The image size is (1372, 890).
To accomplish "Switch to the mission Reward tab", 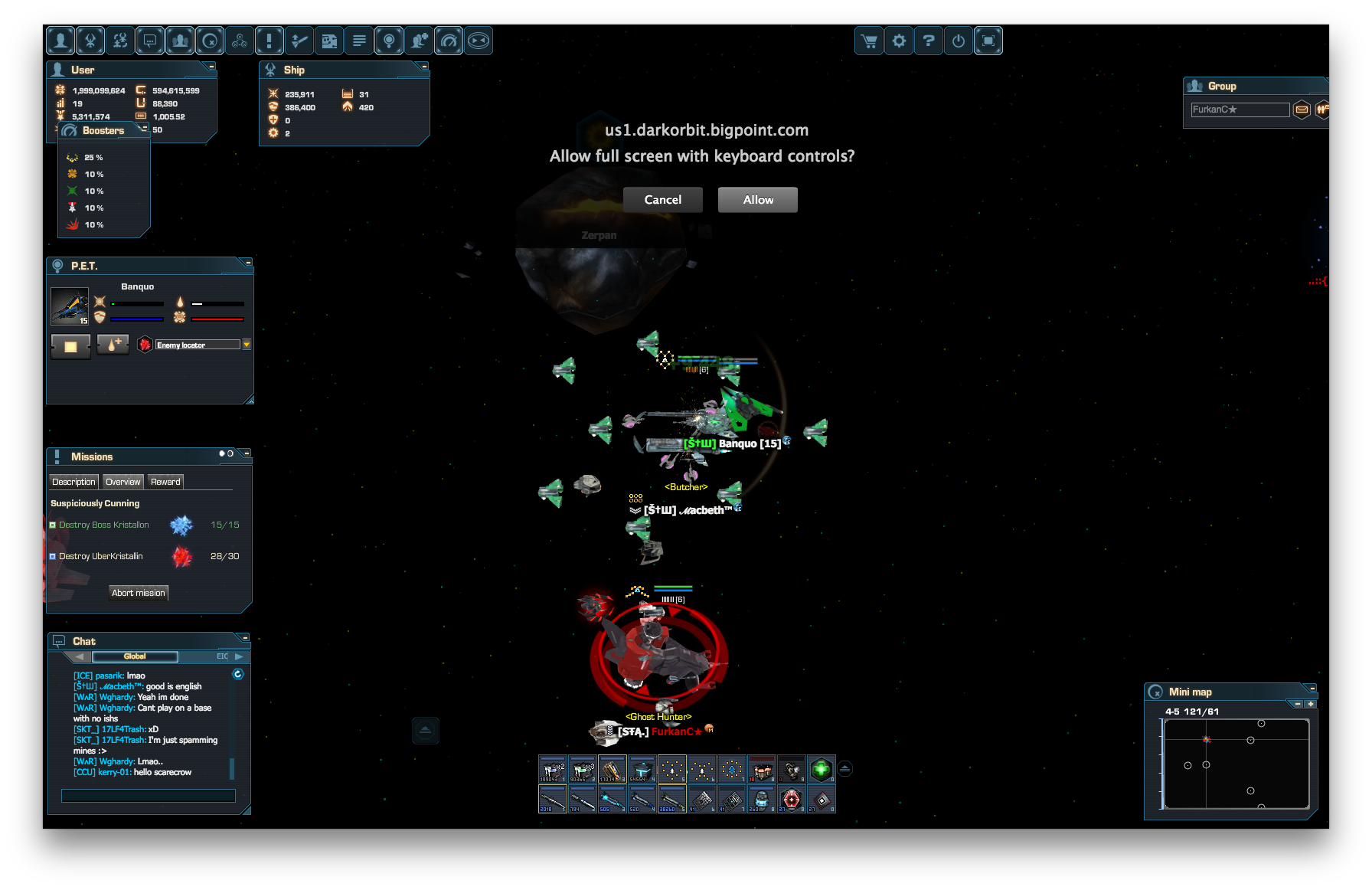I will pos(165,482).
